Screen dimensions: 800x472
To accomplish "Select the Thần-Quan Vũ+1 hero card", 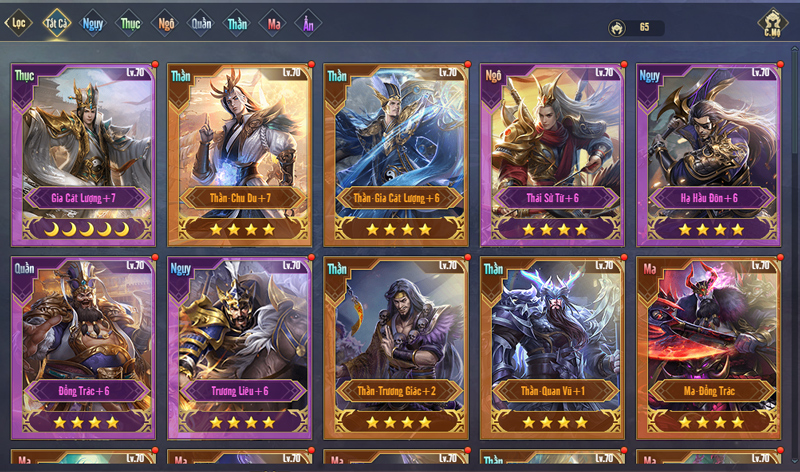I will 553,347.
